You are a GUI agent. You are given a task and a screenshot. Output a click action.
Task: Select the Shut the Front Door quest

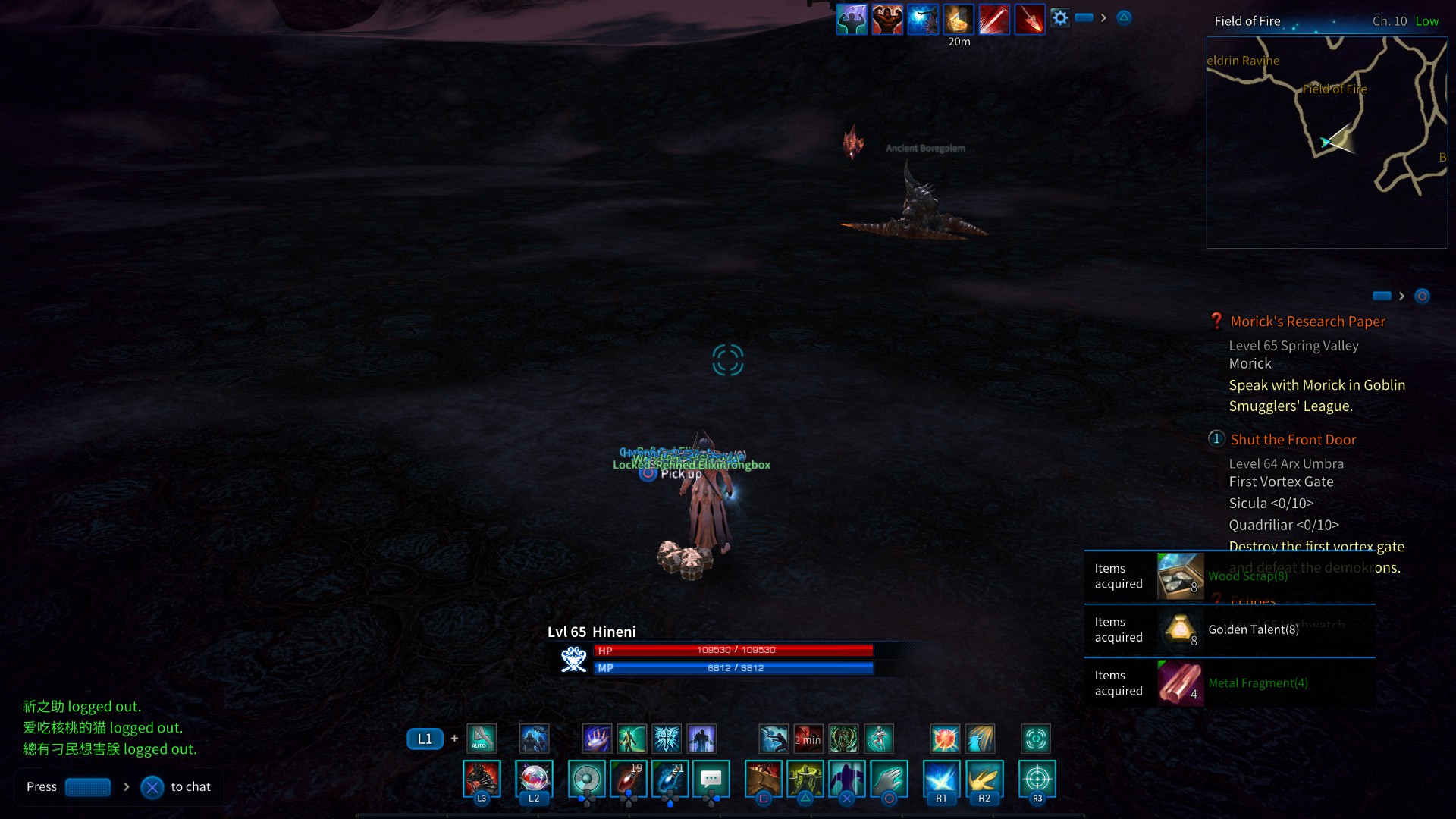coord(1293,440)
